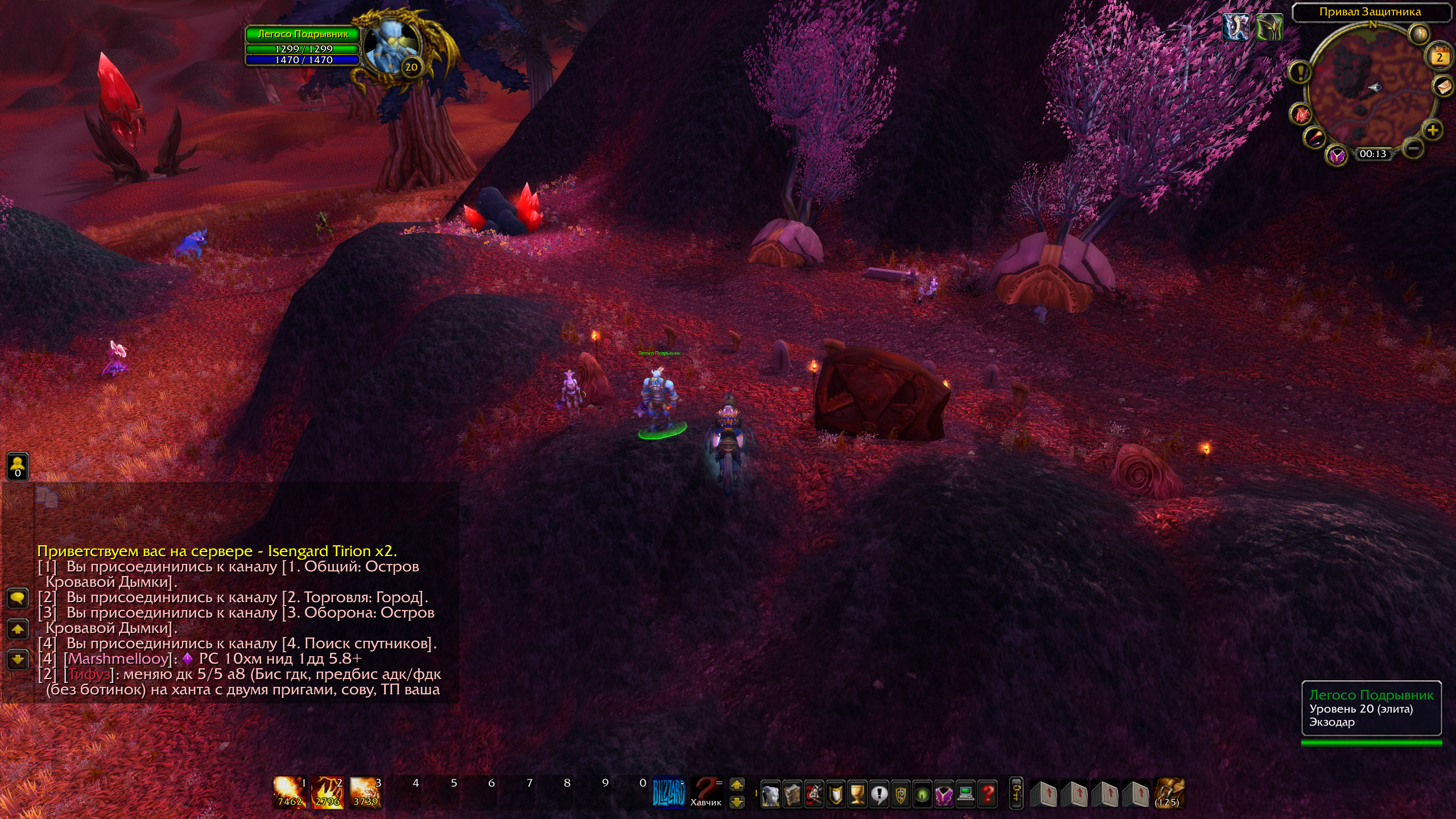This screenshot has height=819, width=1456.
Task: Cast the ability in action slot 2
Action: click(327, 792)
